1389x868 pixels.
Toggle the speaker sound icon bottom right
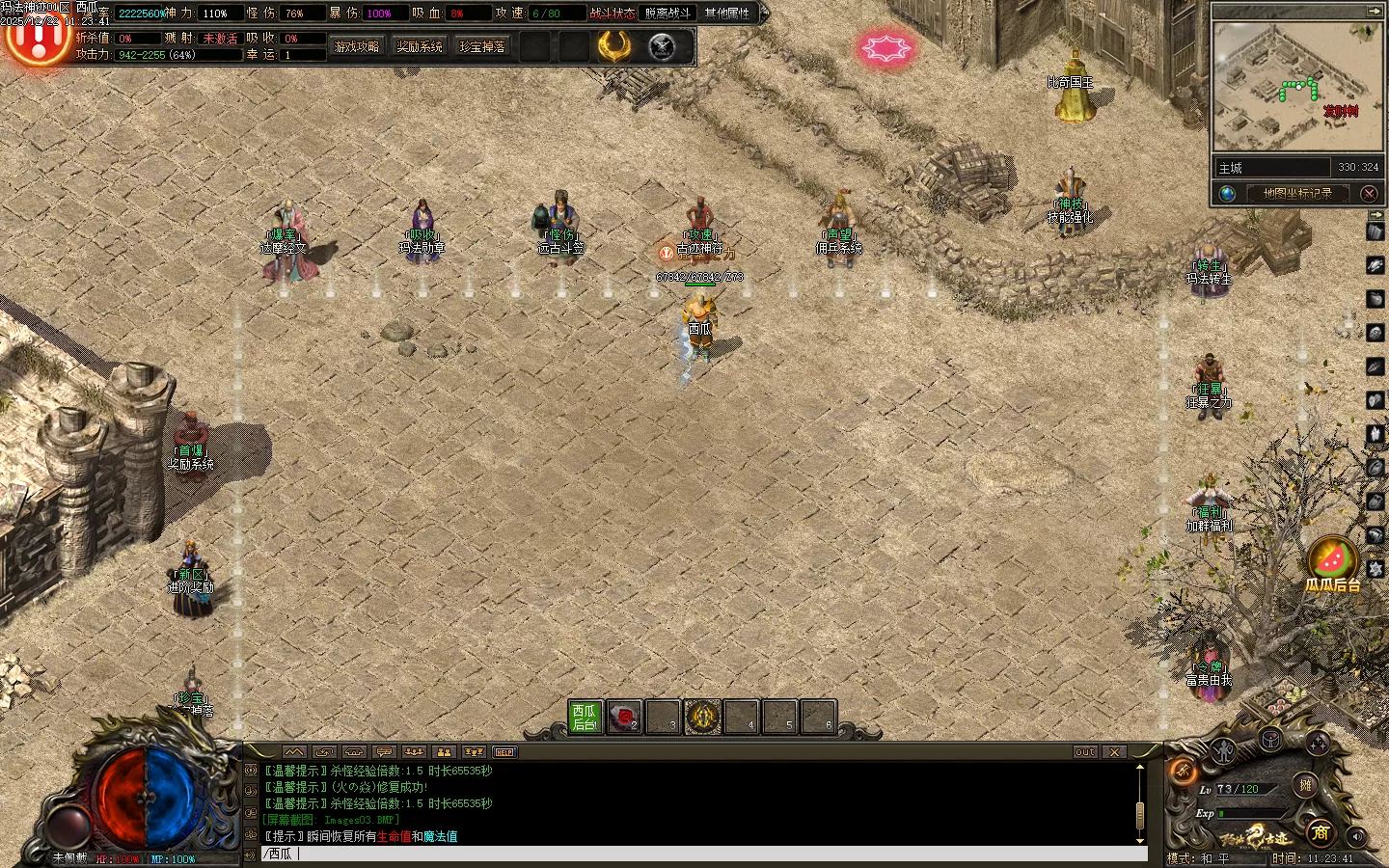click(1357, 836)
